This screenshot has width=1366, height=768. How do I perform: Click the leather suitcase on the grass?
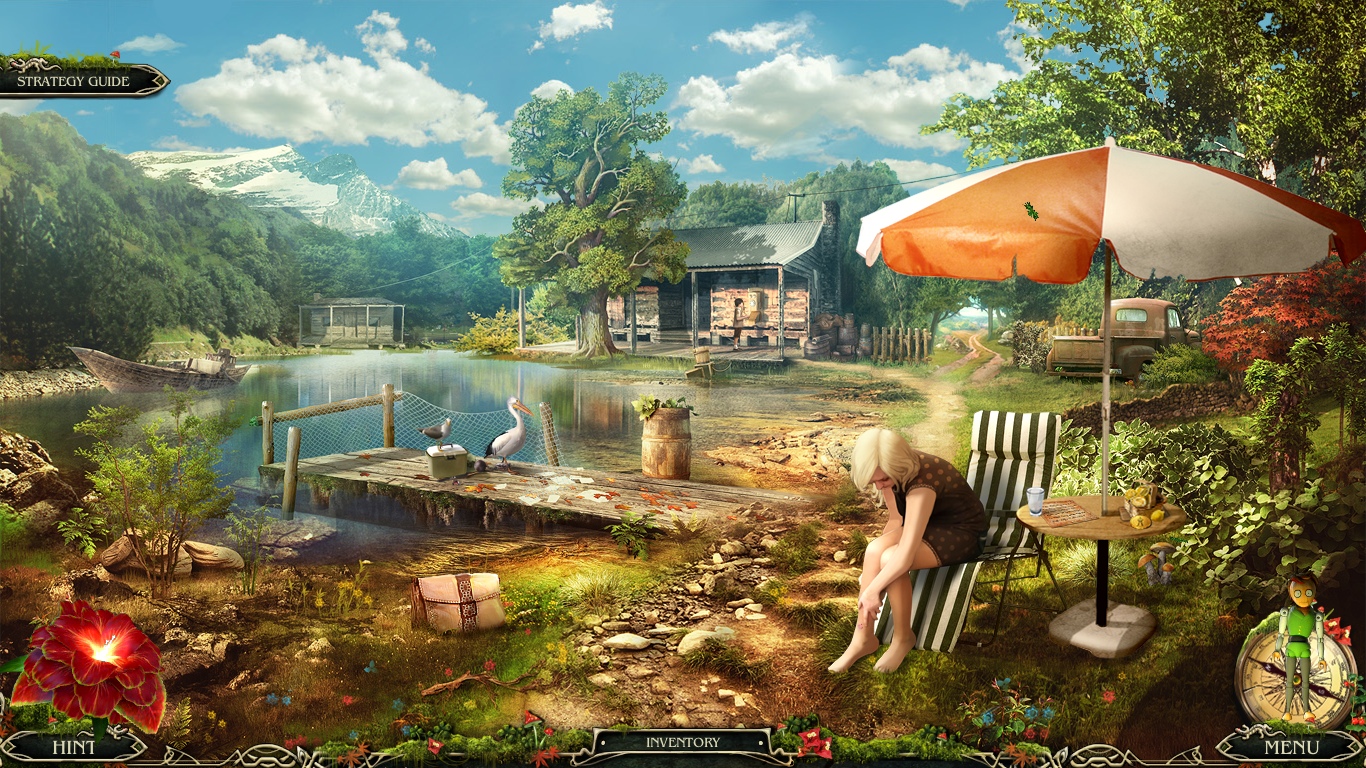(x=455, y=600)
